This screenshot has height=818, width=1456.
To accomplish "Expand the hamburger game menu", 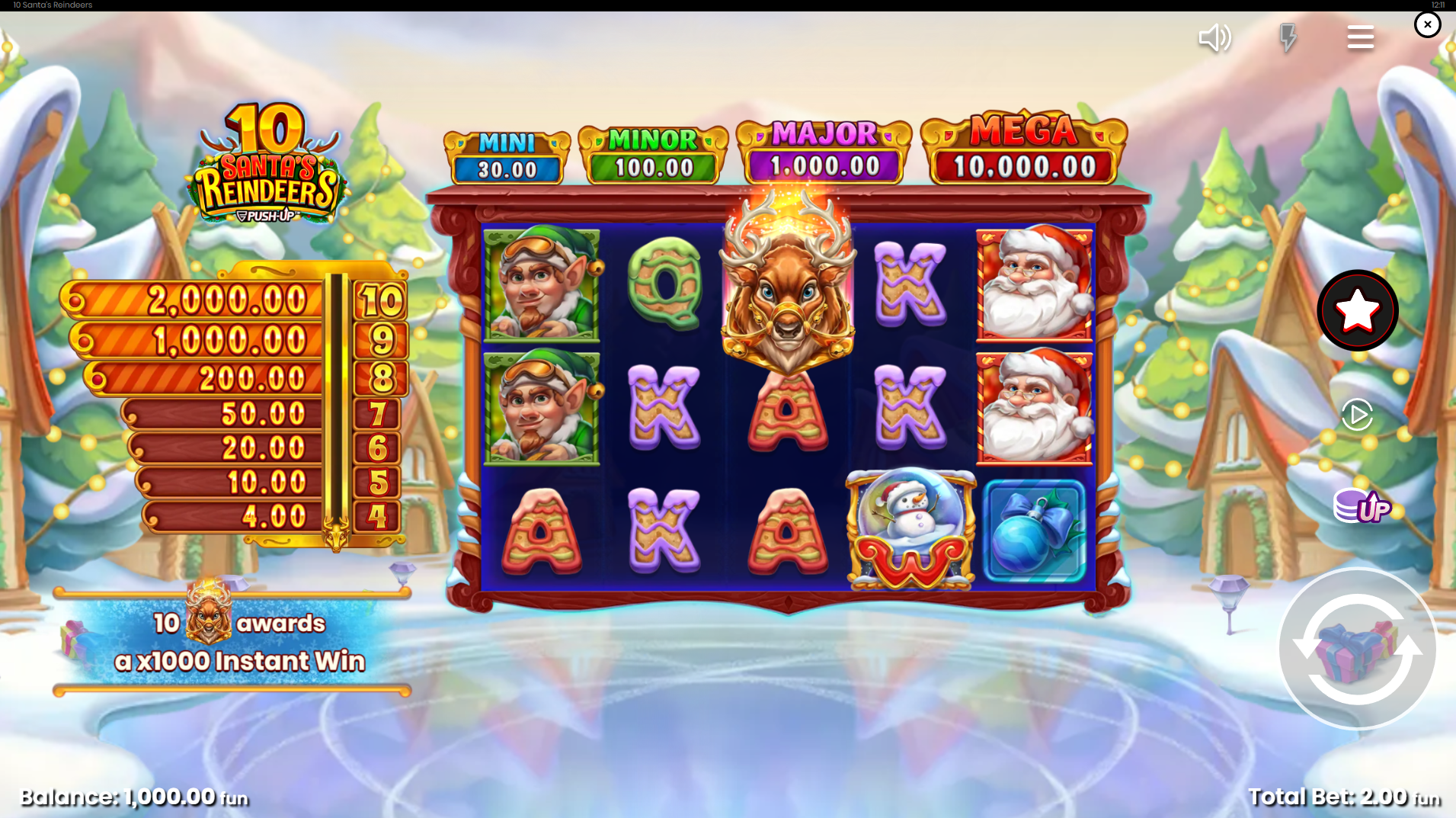I will [x=1361, y=37].
